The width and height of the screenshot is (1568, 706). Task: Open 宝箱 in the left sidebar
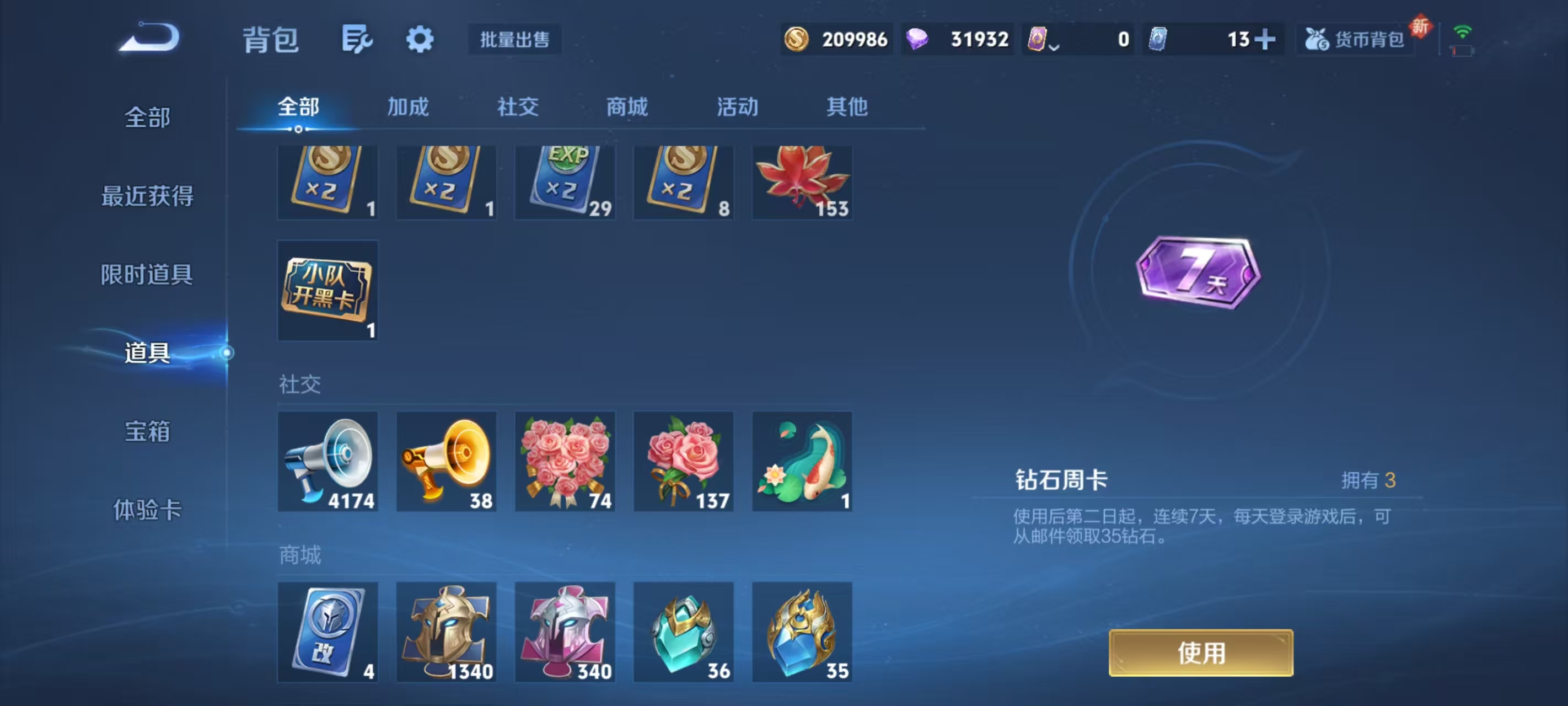[148, 430]
